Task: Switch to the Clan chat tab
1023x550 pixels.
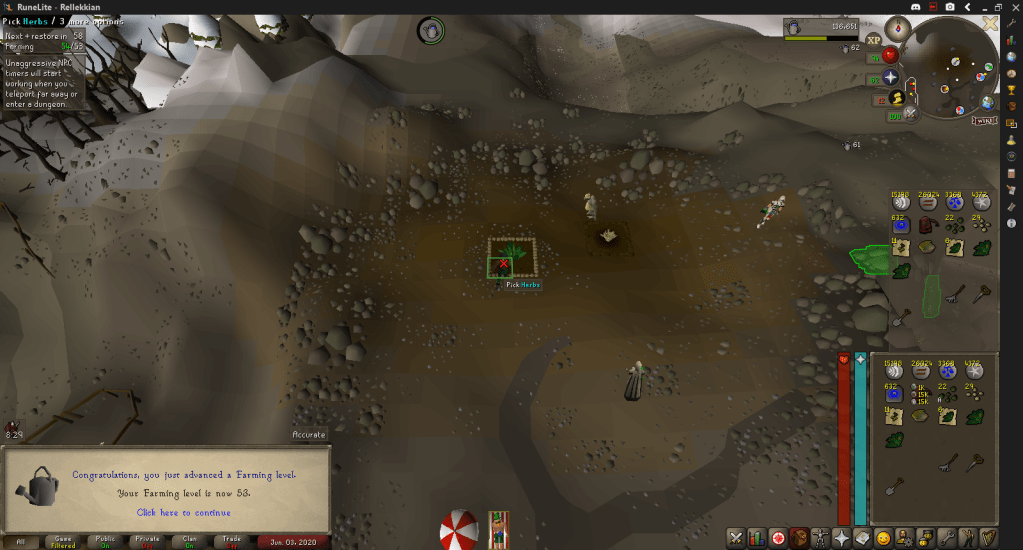Action: [x=189, y=541]
